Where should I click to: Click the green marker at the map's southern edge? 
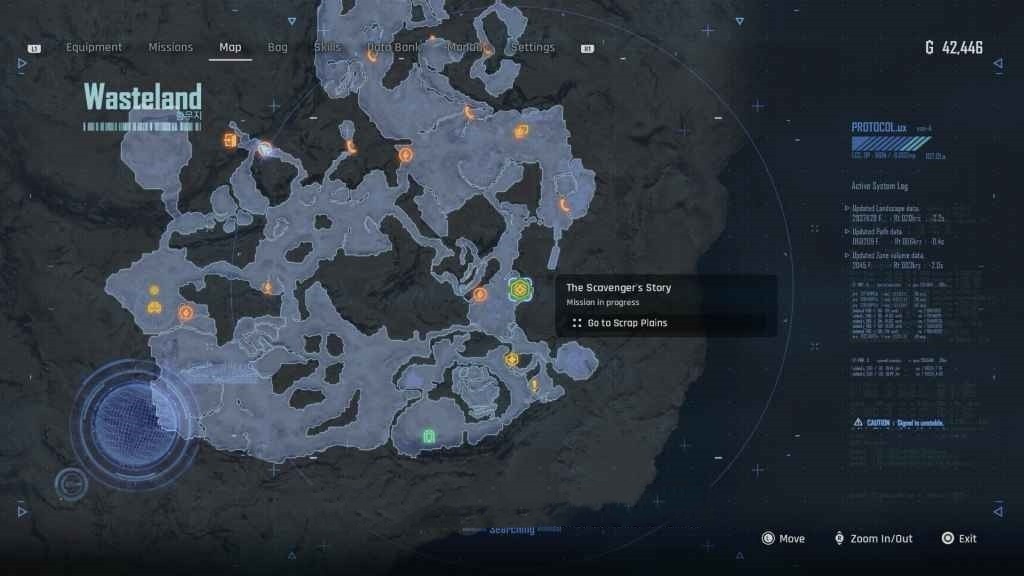(429, 436)
